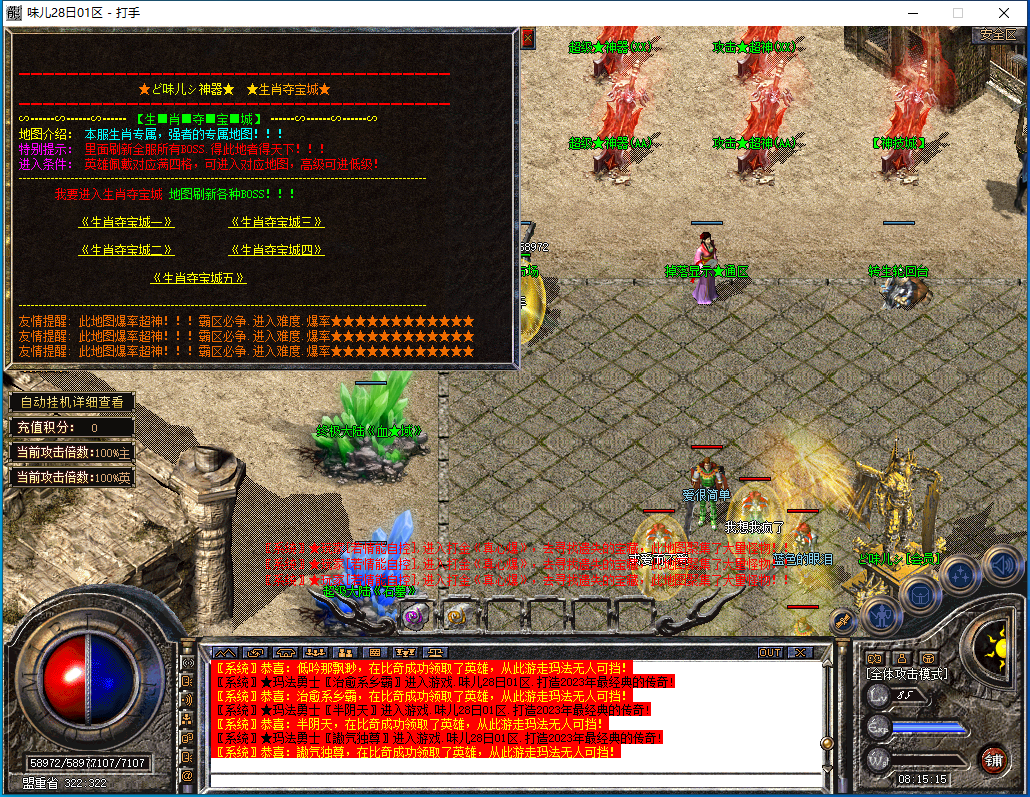Screen dimensions: 1030x797
Task: Open the shop via red 铺 button
Action: [x=993, y=758]
